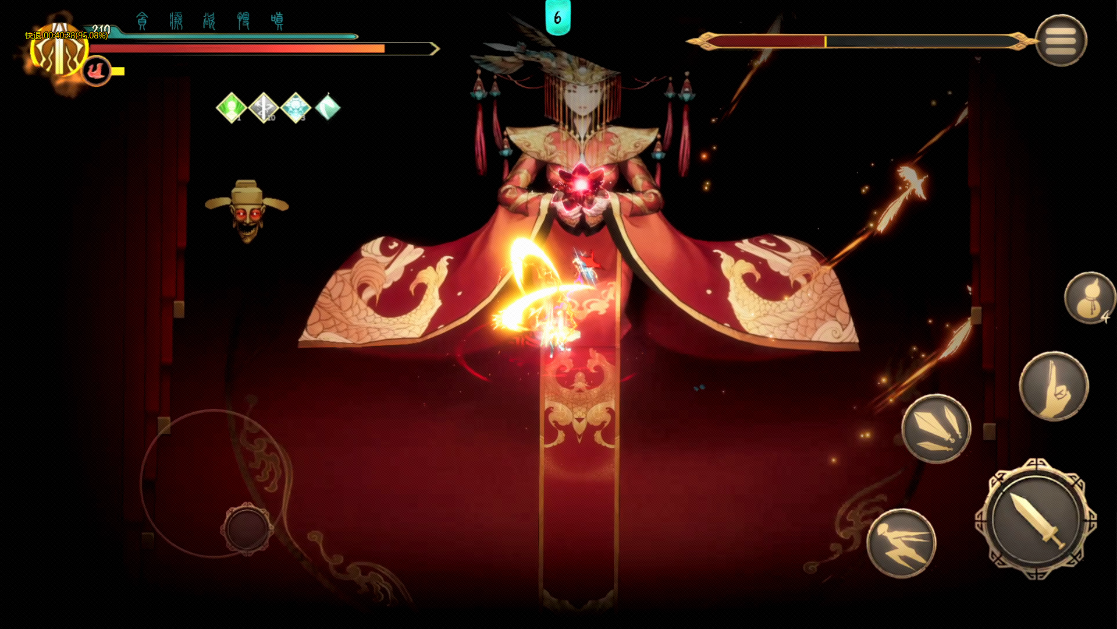Select the green figure buff icon
The width and height of the screenshot is (1117, 629).
pos(232,107)
